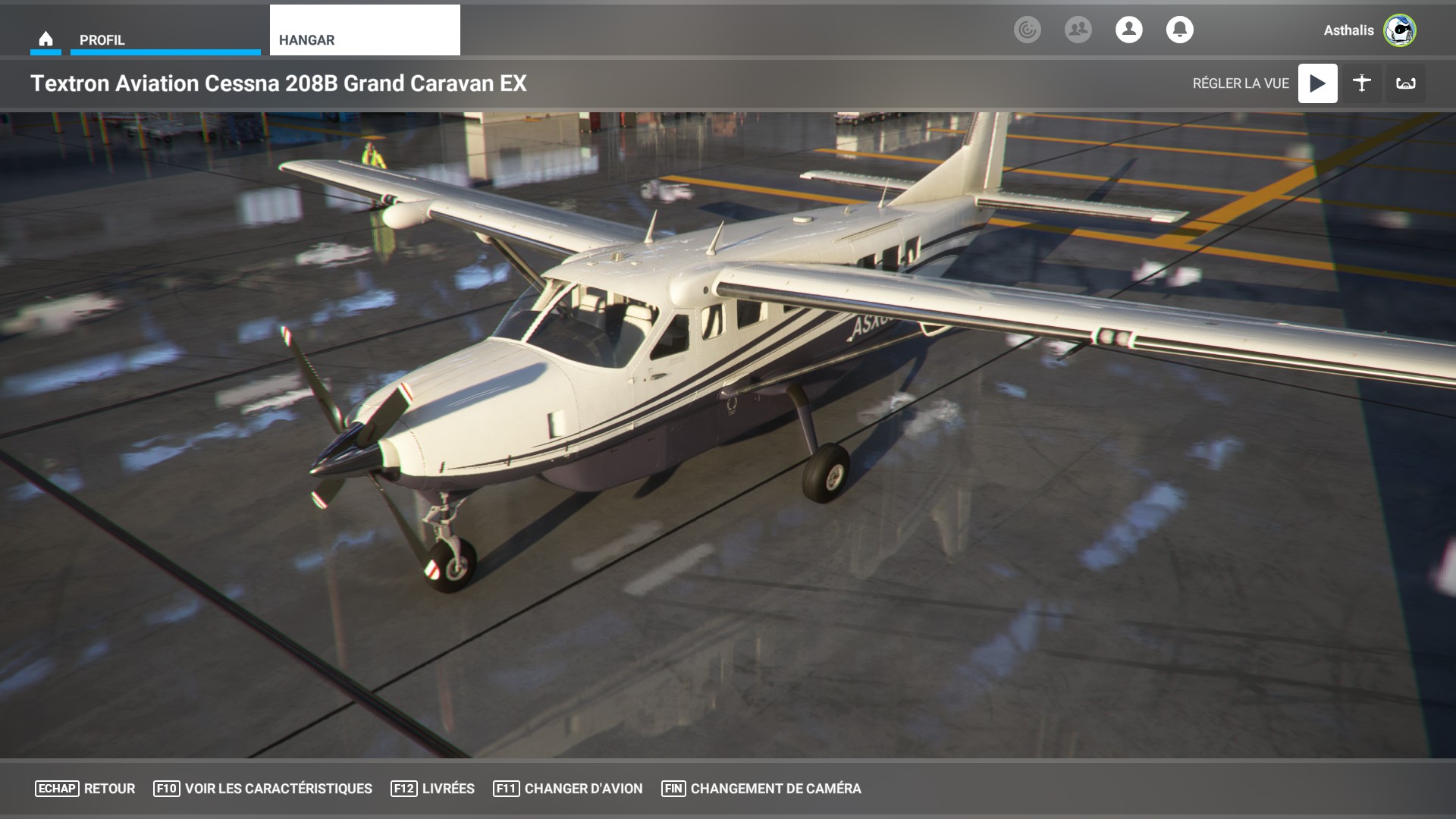Go to the home screen icon
Viewport: 1456px width, 819px height.
[45, 39]
